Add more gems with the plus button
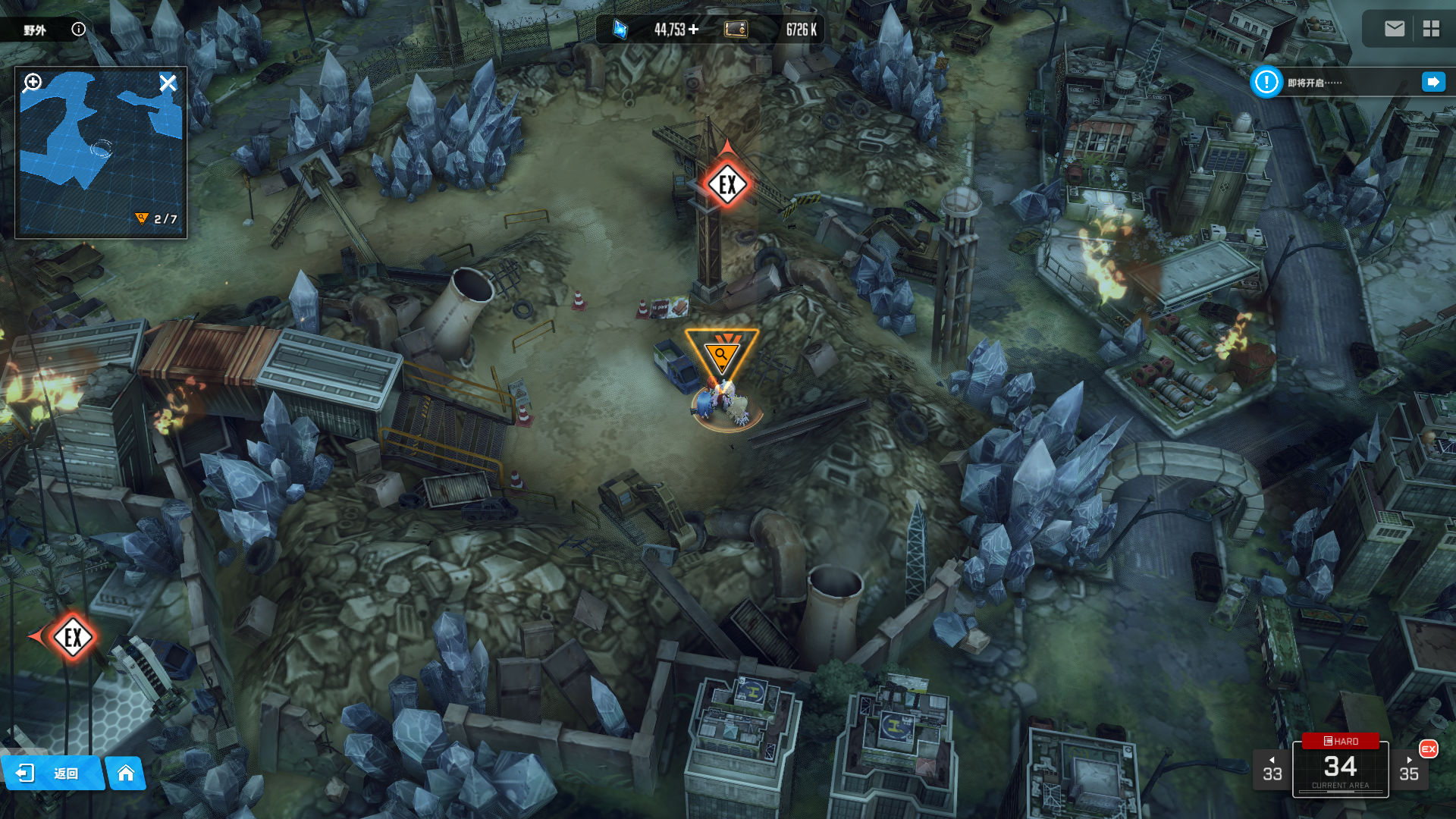This screenshot has height=819, width=1456. [693, 29]
